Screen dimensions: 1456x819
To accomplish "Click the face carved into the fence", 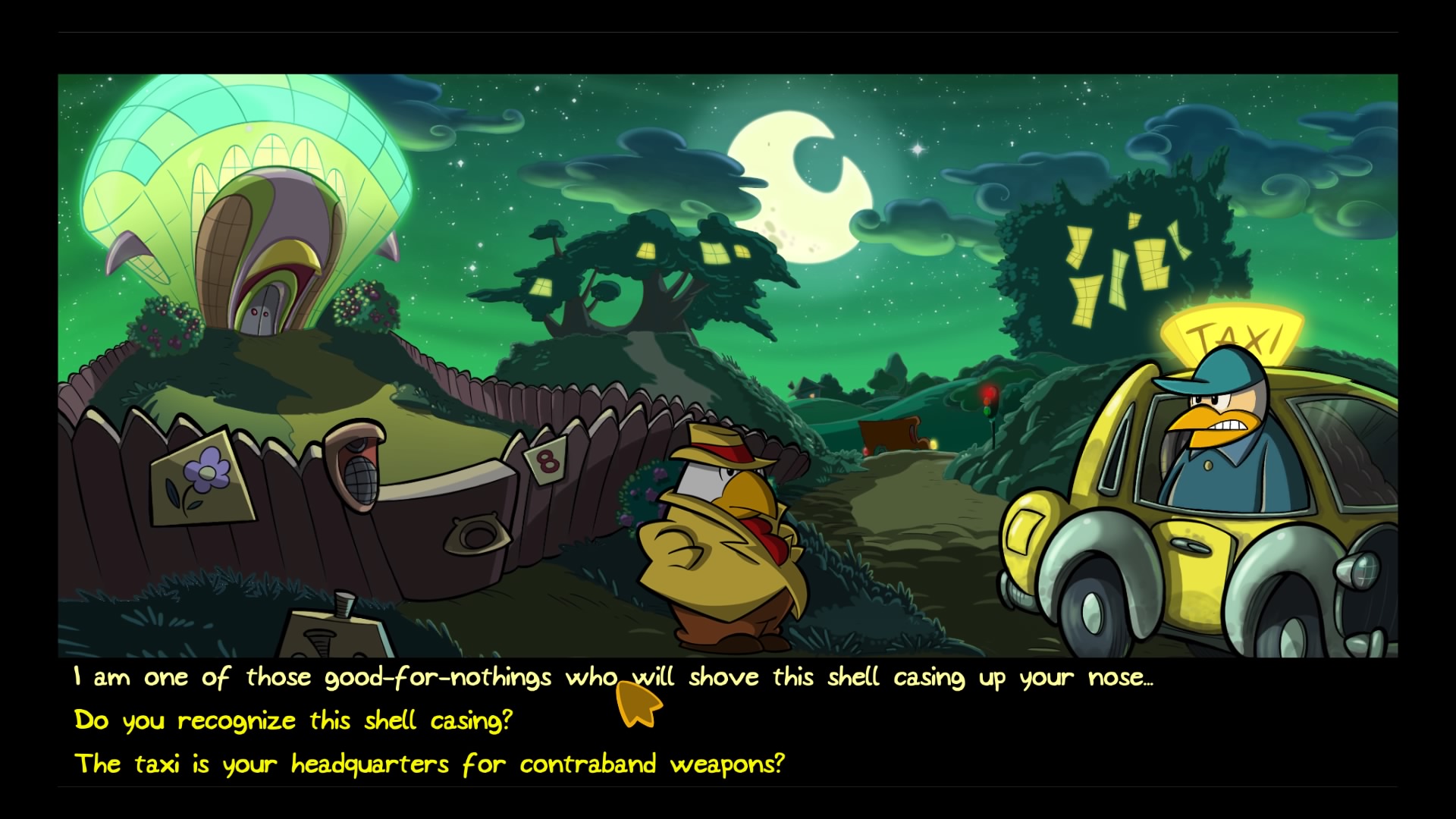I will point(355,463).
